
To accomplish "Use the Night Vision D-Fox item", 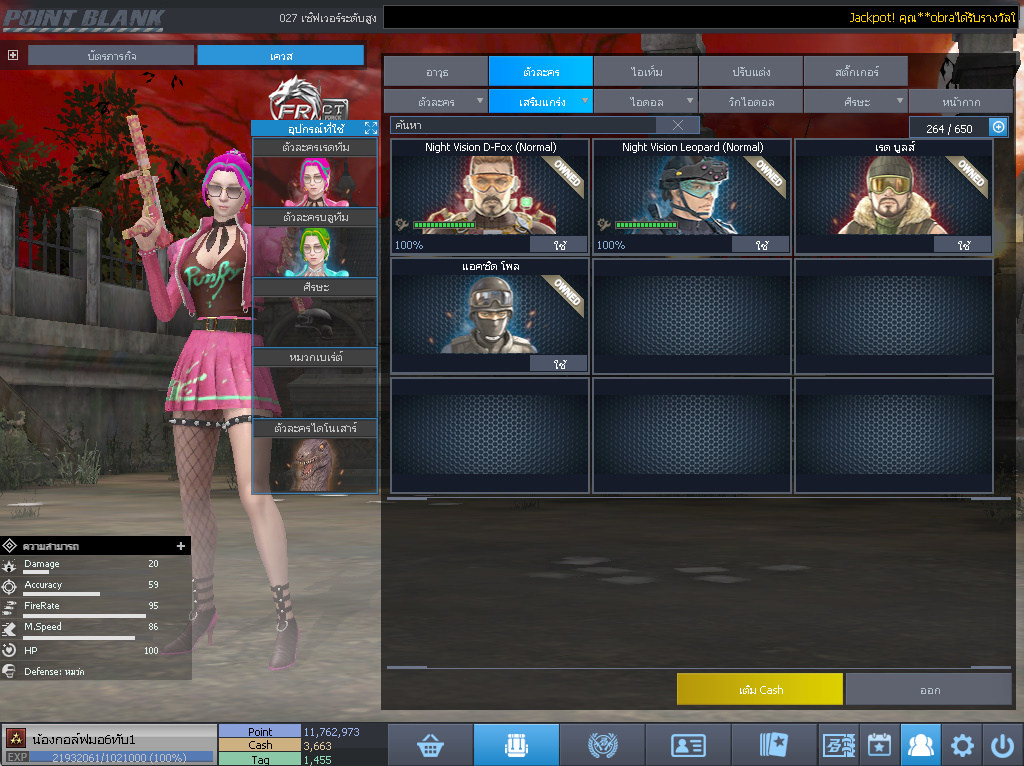I will tap(557, 245).
